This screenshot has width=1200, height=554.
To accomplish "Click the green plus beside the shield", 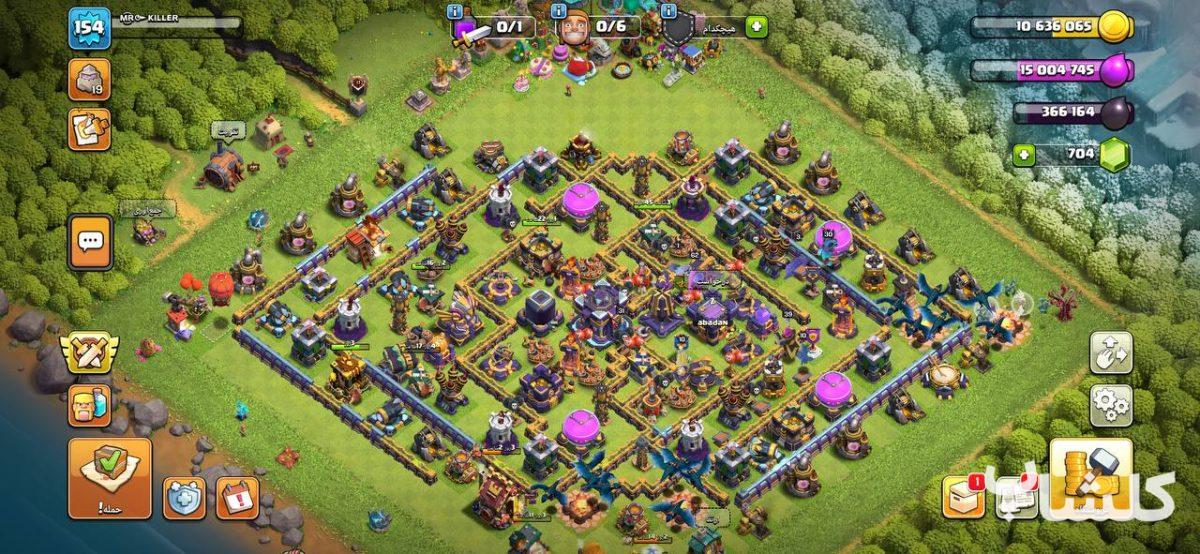I will tap(756, 27).
